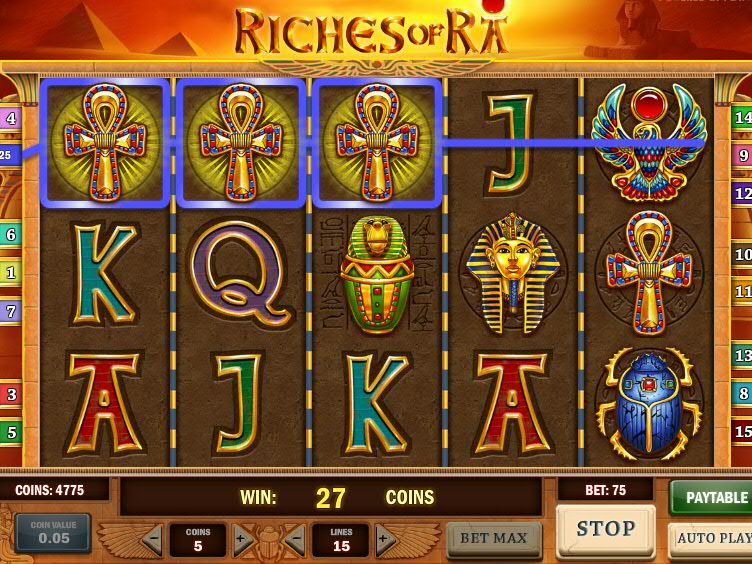Image resolution: width=752 pixels, height=564 pixels.
Task: Click the Bet Max button
Action: pos(494,538)
